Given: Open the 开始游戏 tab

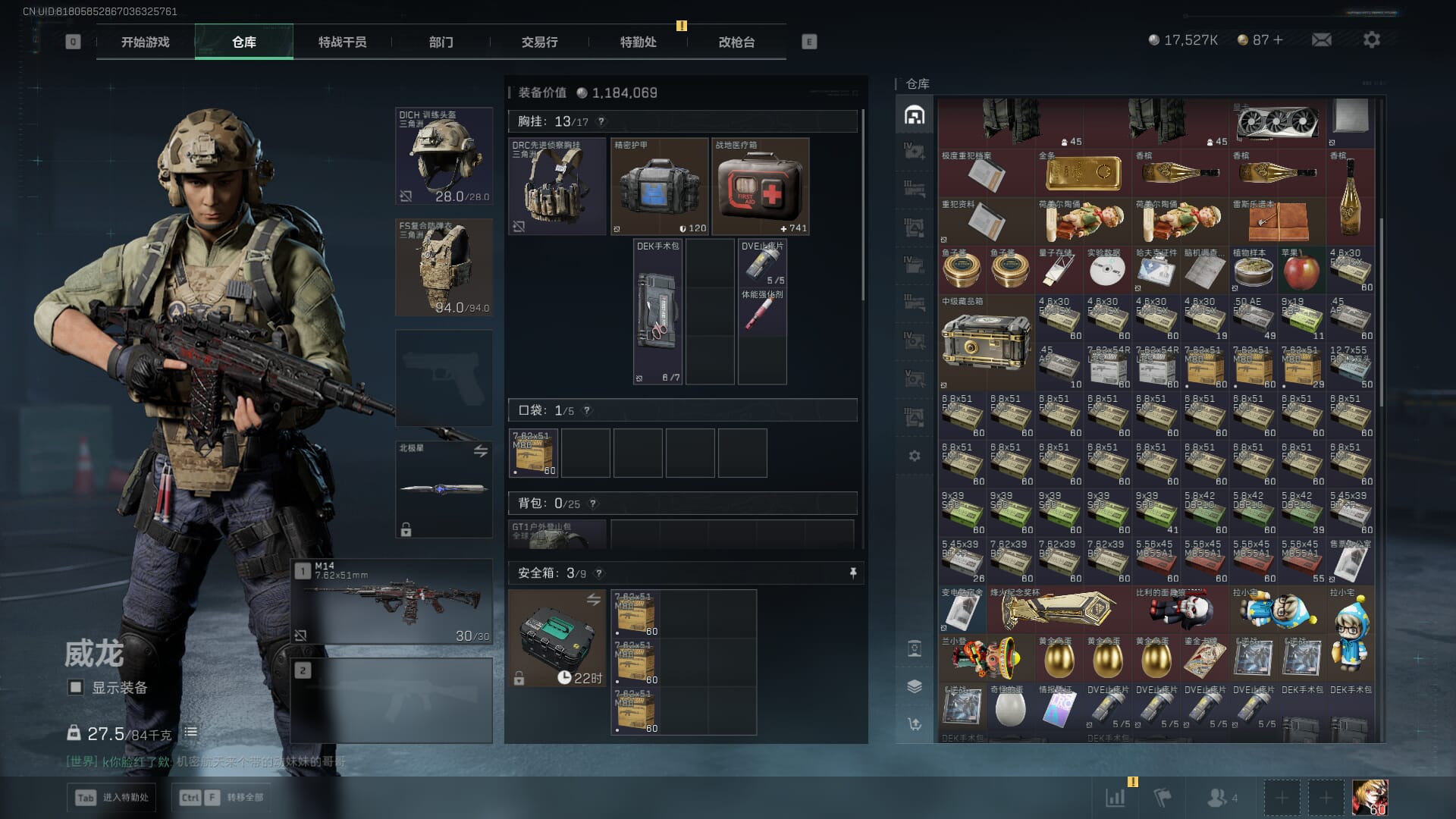Looking at the screenshot, I should 145,42.
